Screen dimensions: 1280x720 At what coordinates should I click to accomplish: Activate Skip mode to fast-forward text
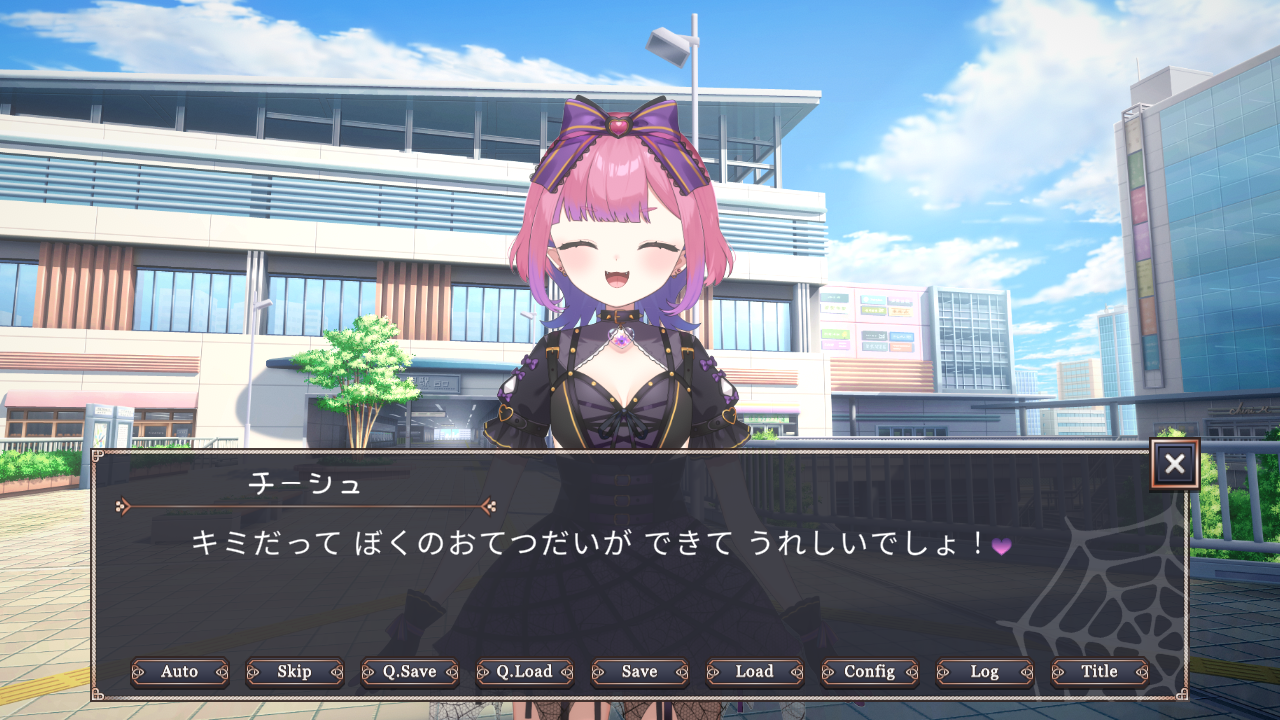pyautogui.click(x=295, y=672)
